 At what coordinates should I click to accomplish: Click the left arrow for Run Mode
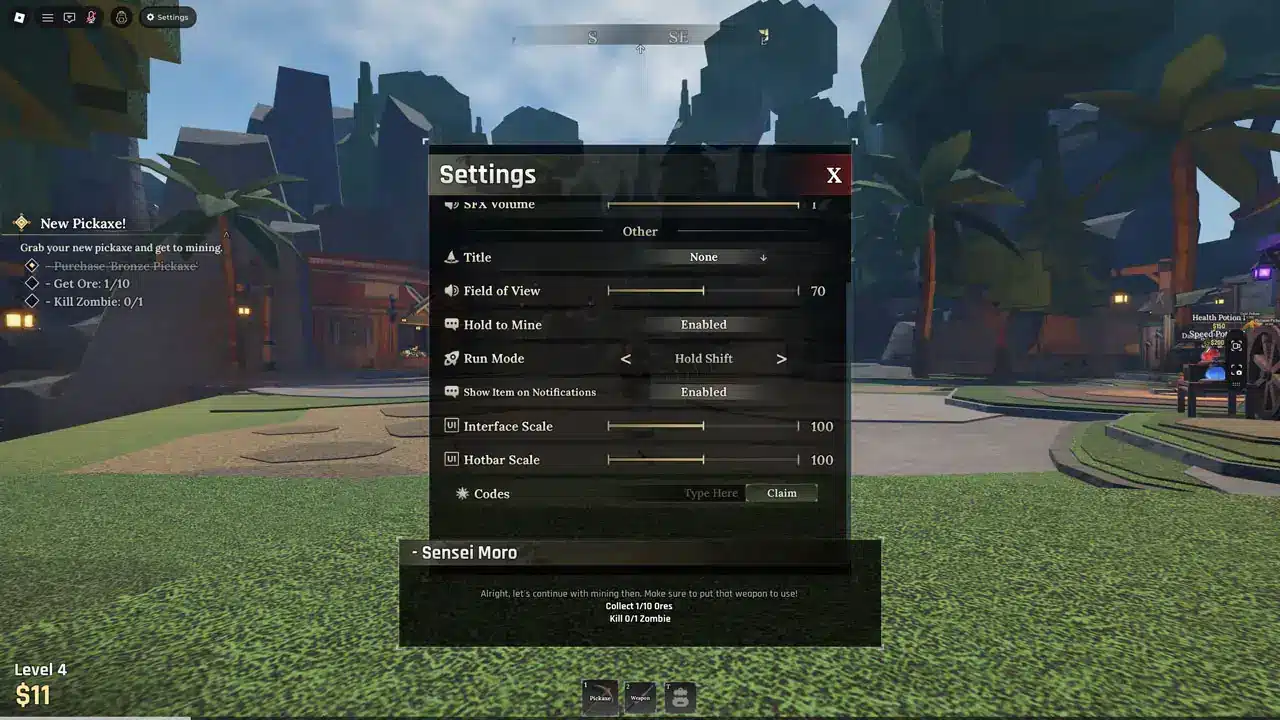pos(626,358)
